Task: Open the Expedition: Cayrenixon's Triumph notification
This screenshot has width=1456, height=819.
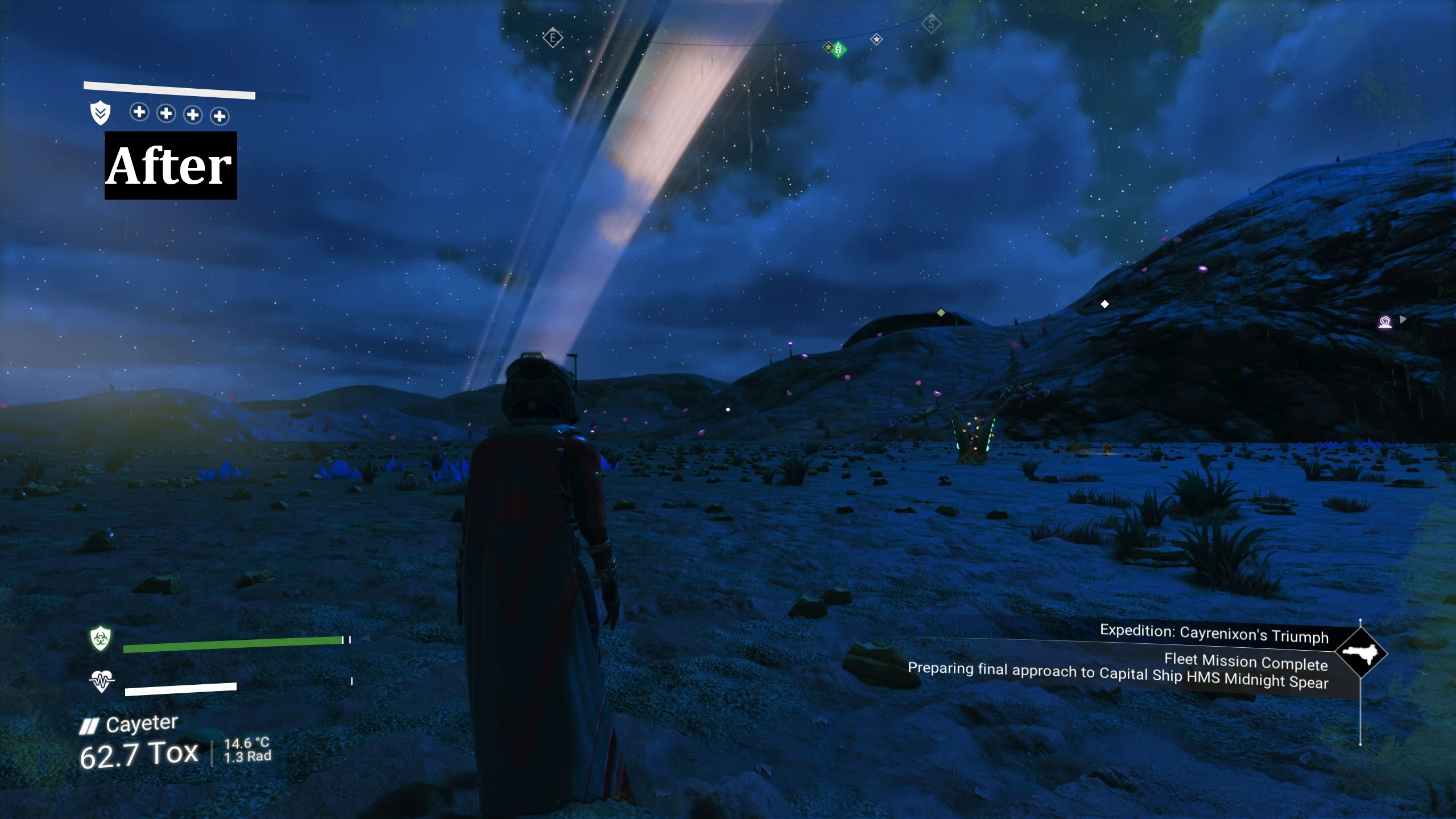Action: point(1214,633)
